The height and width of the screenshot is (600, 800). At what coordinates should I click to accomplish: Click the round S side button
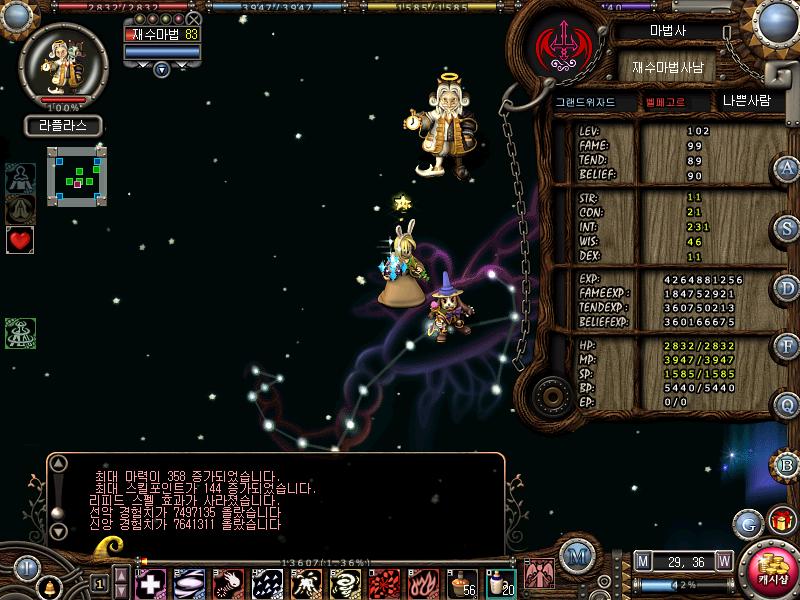point(788,227)
